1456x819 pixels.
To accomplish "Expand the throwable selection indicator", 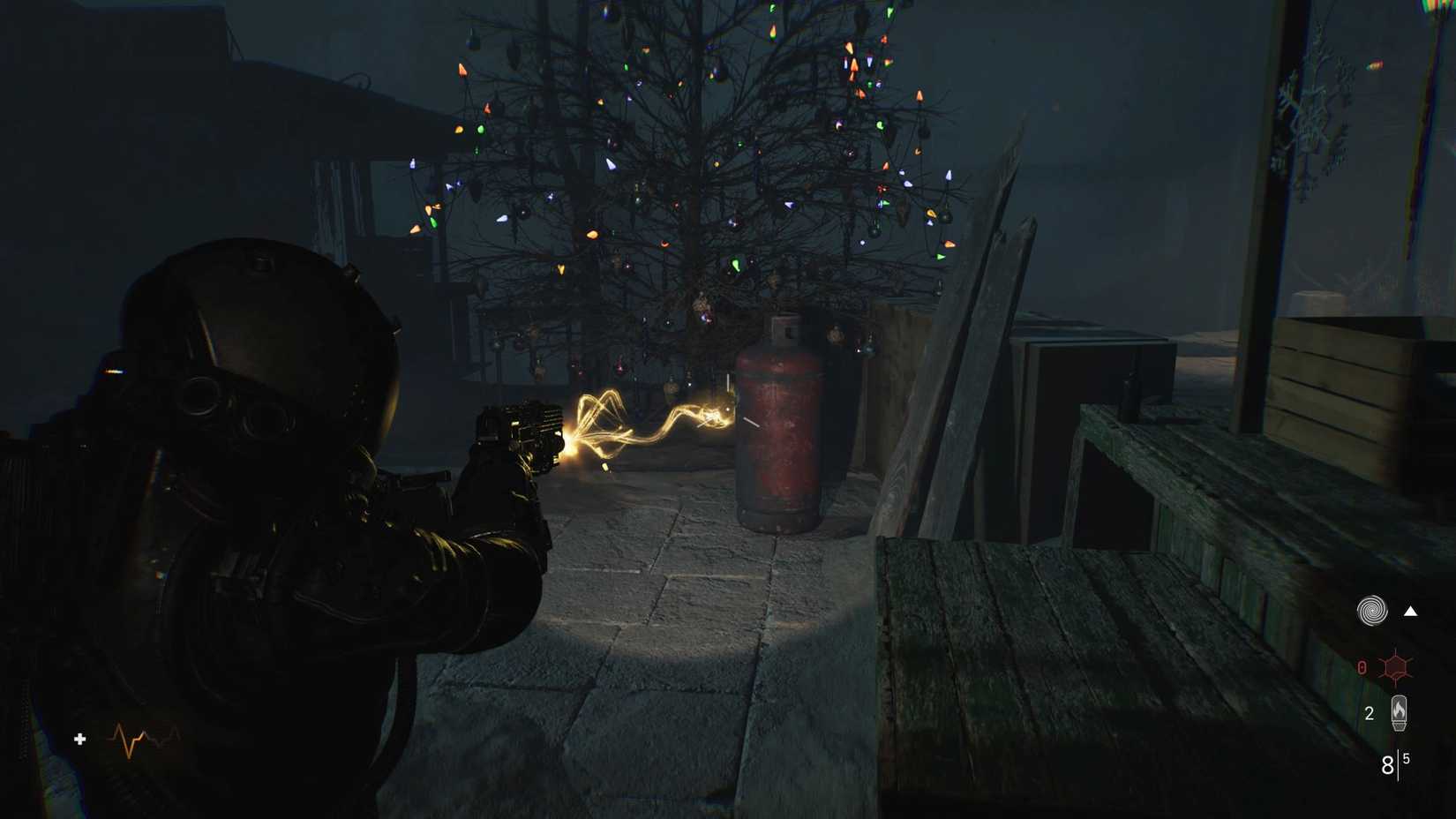I will click(x=1373, y=610).
